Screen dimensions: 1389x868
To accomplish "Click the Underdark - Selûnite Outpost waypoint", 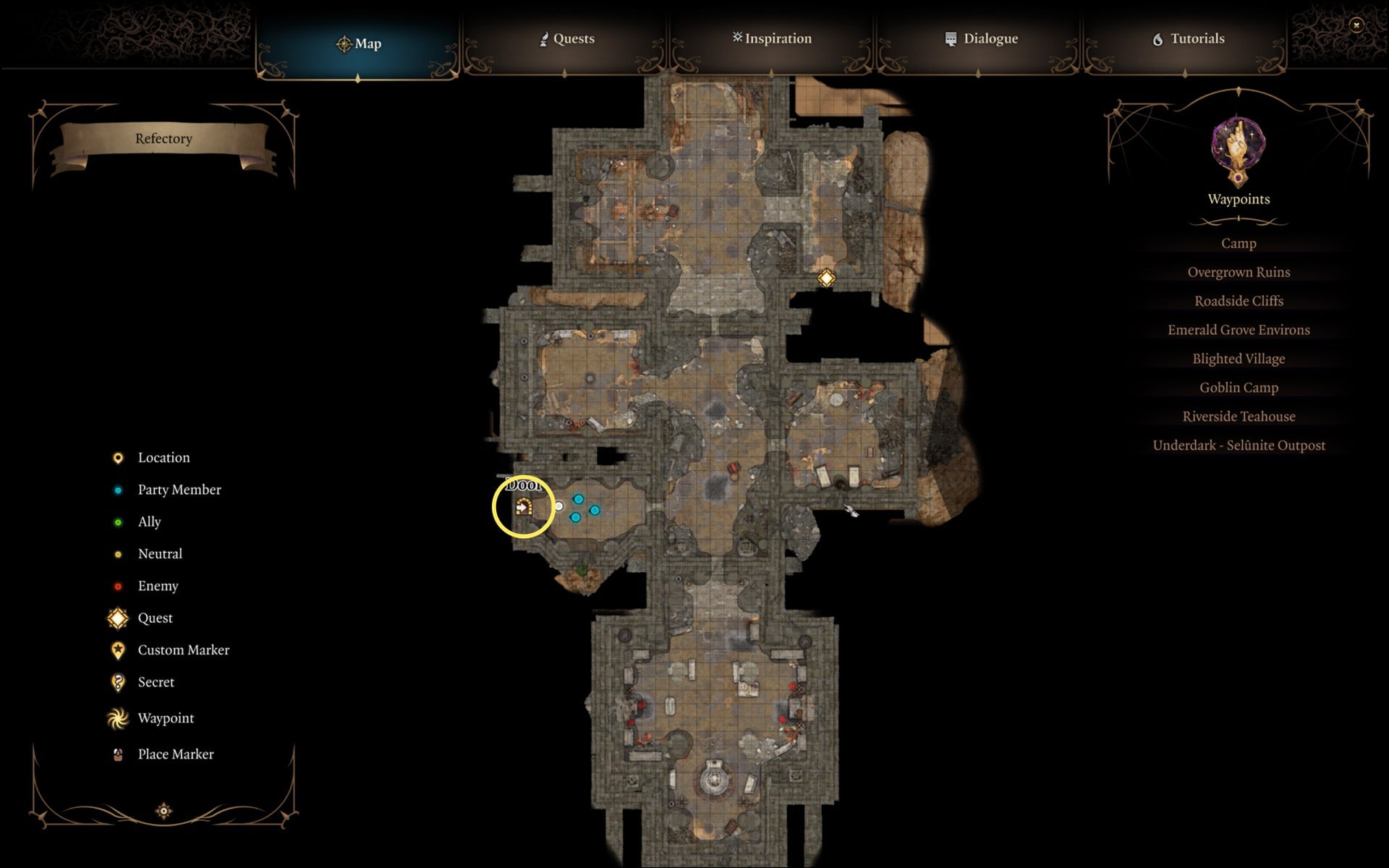I will [x=1239, y=446].
